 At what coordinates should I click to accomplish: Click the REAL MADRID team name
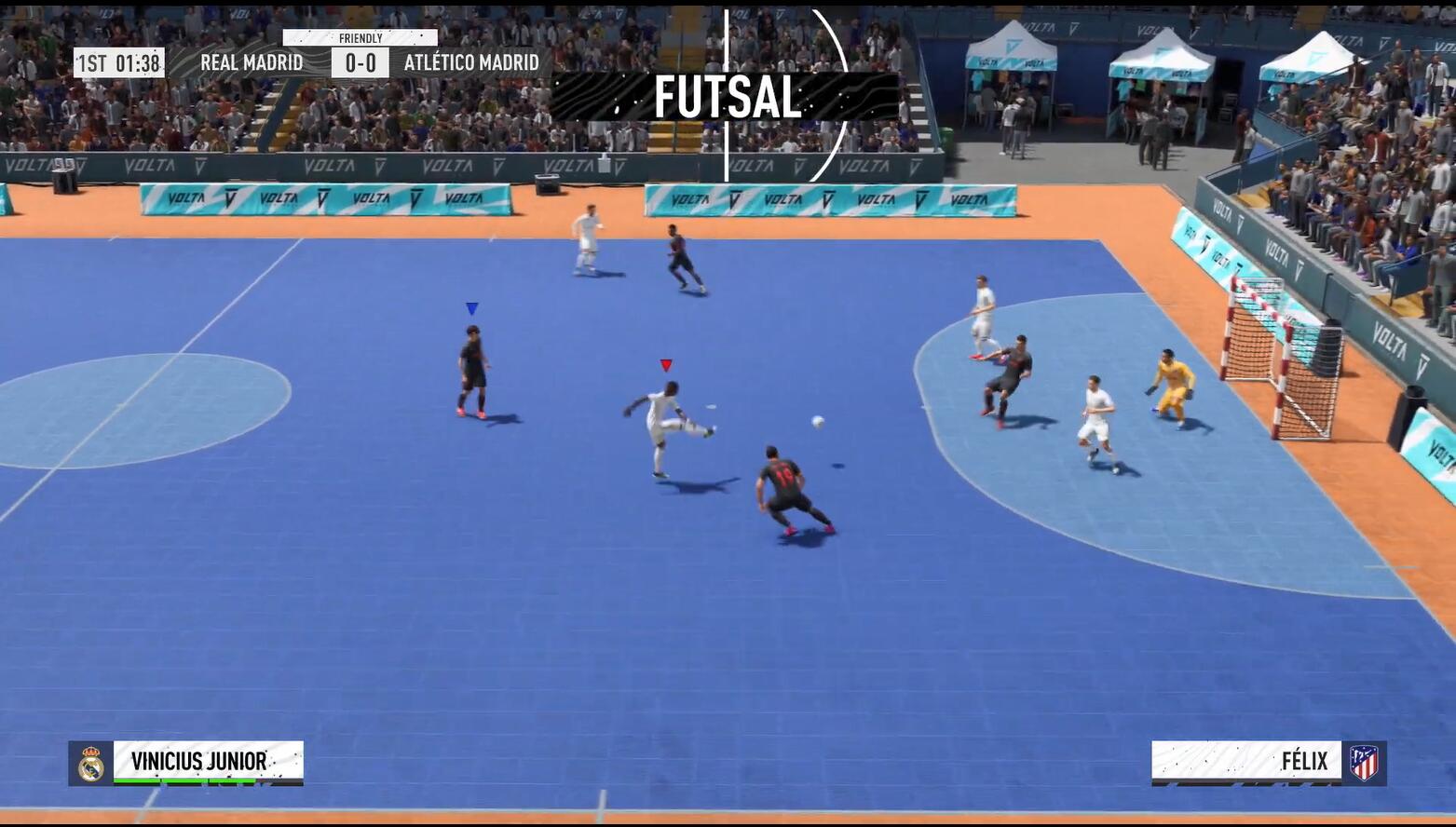(253, 62)
